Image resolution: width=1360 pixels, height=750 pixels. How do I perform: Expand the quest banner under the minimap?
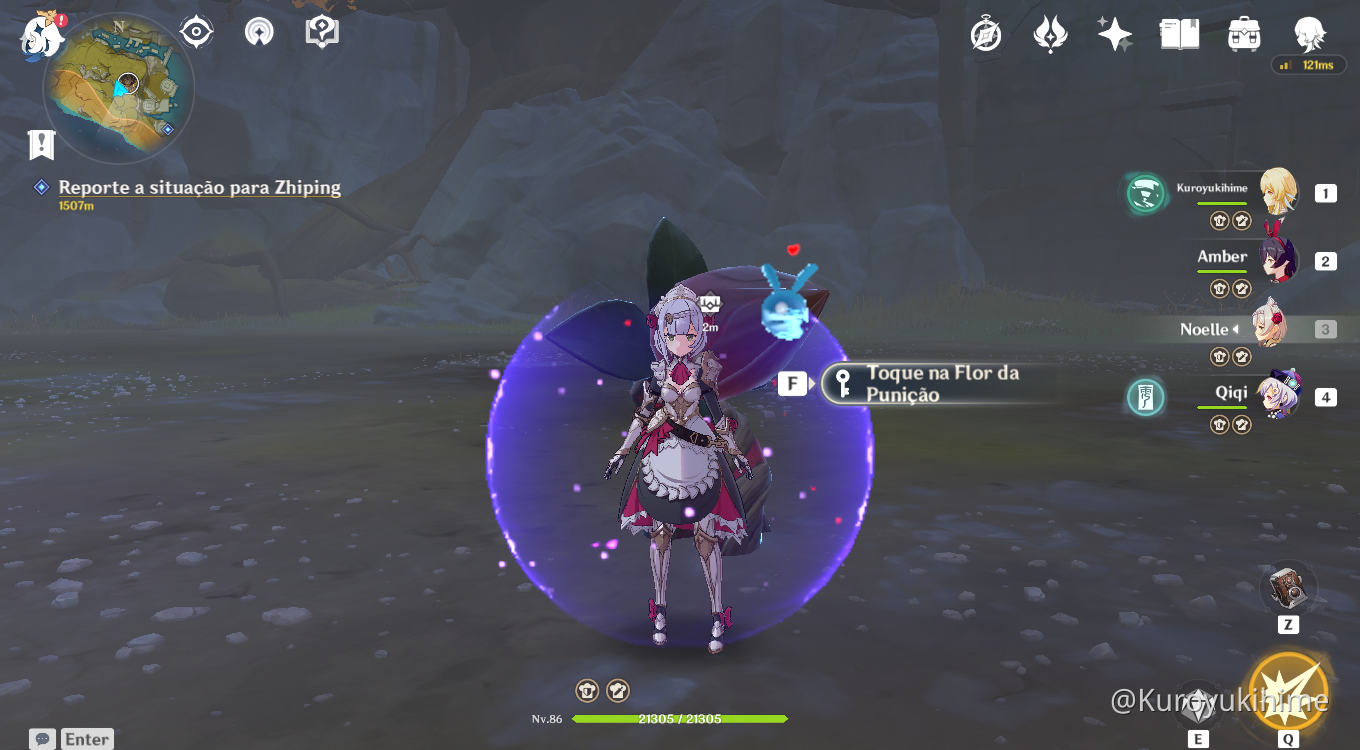coord(40,144)
